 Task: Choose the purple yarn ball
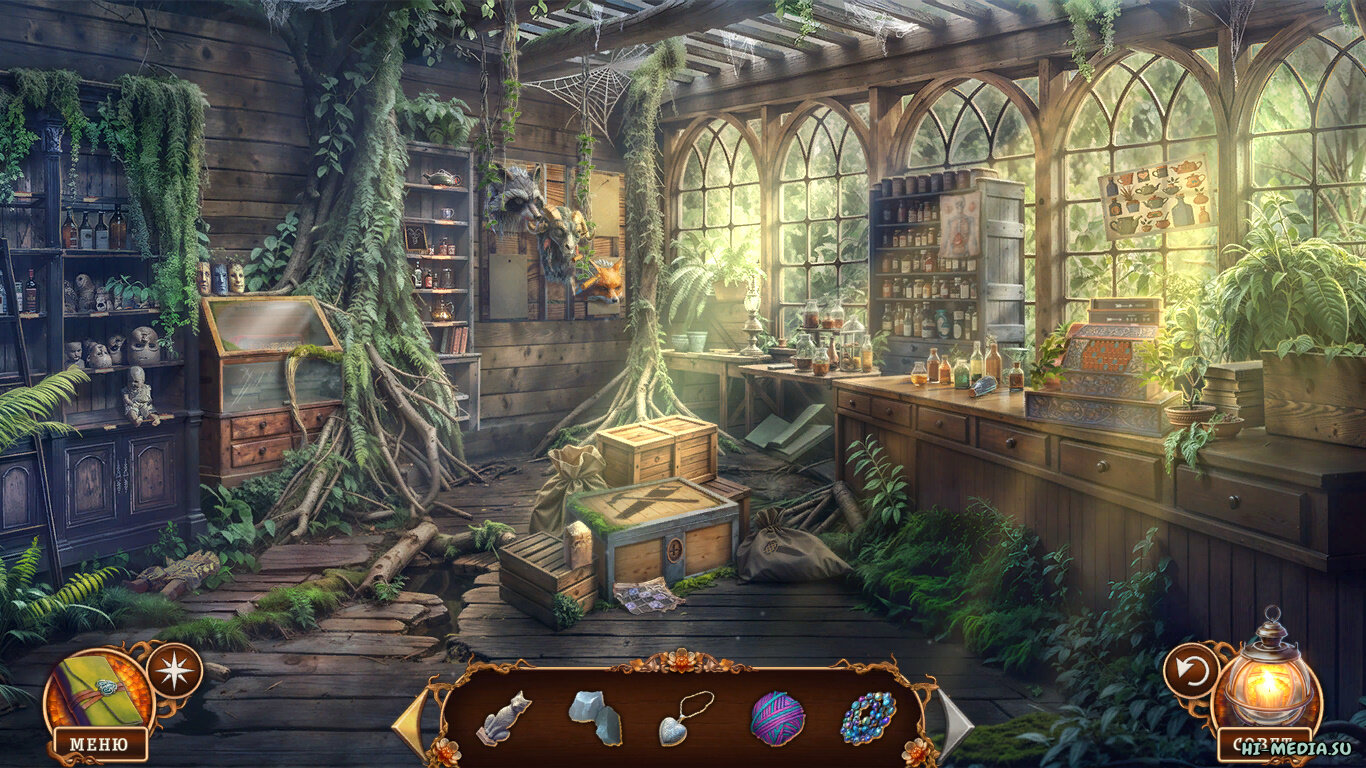tap(777, 717)
